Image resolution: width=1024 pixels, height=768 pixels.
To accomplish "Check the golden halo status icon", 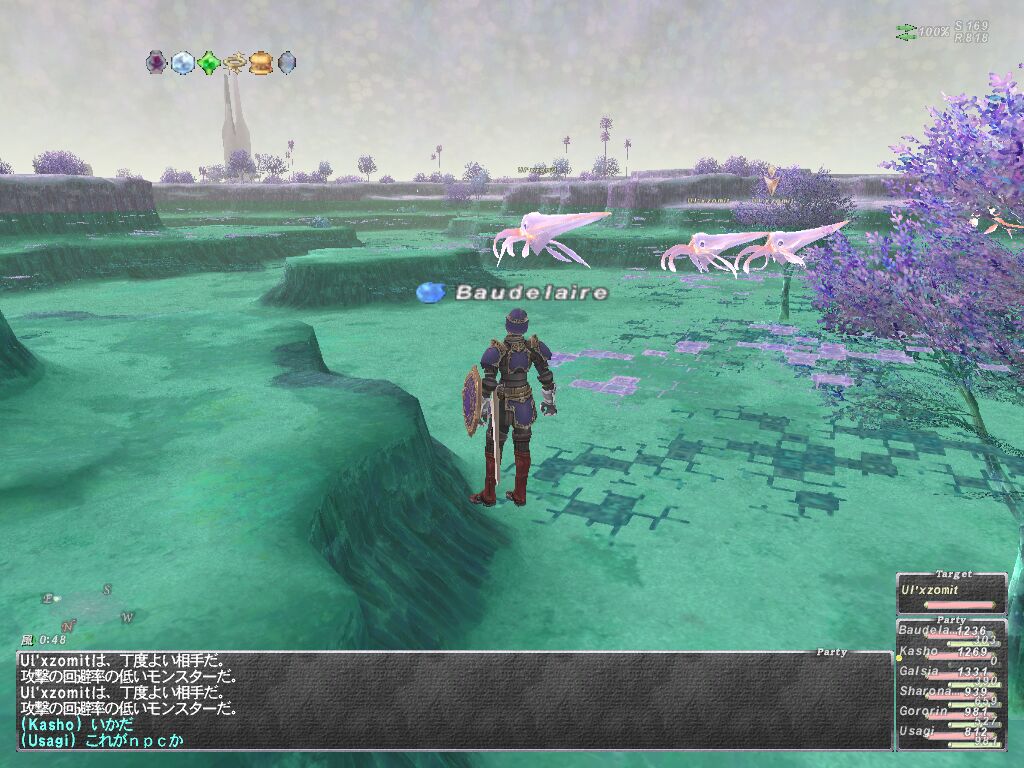I will coord(234,63).
